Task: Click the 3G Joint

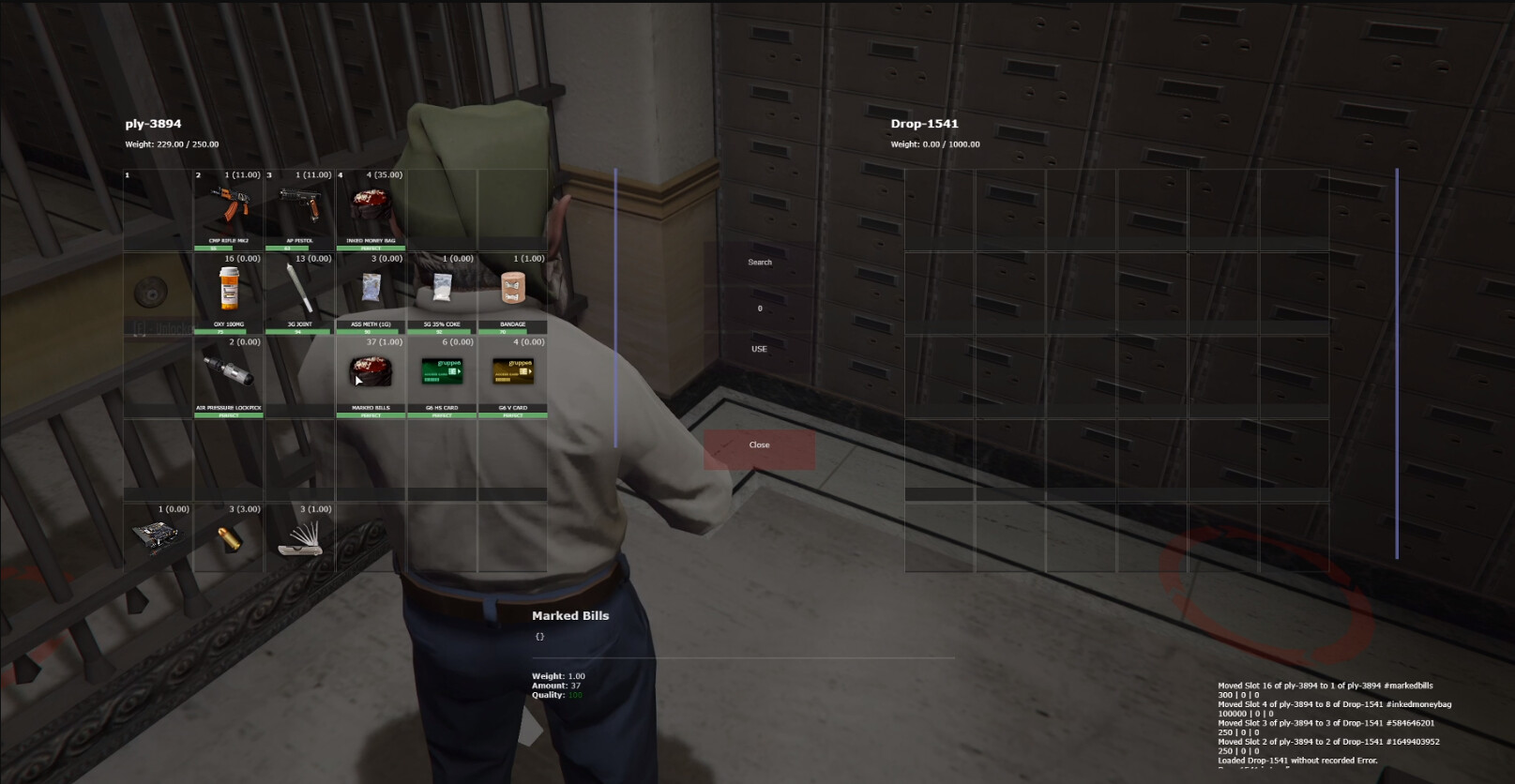Action: pyautogui.click(x=300, y=288)
